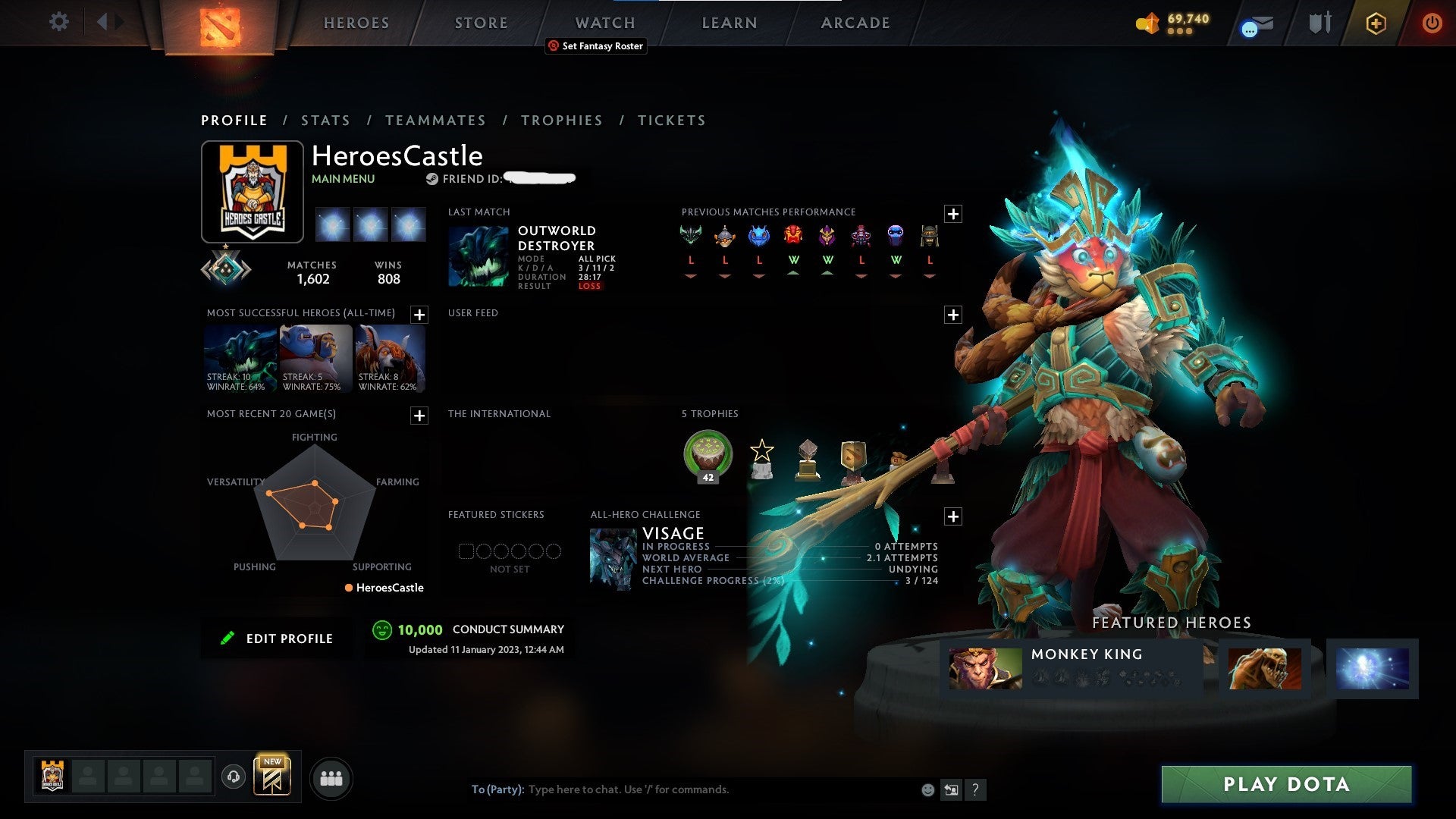This screenshot has width=1456, height=819.
Task: Click the party chat input field
Action: coord(682,789)
